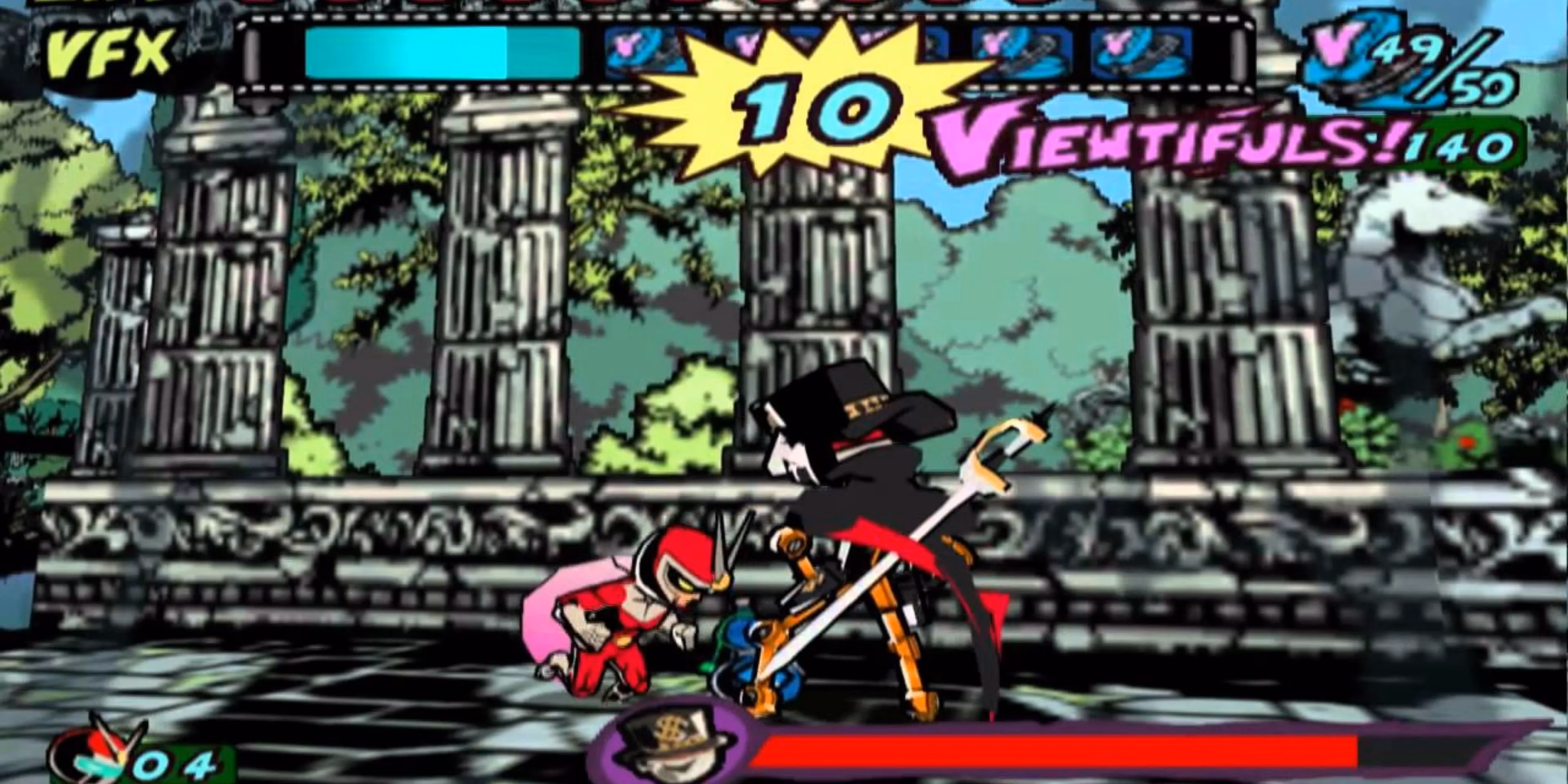Select the Viewtifuls! combo banner
Screen dimensions: 1568x784
point(1181,140)
